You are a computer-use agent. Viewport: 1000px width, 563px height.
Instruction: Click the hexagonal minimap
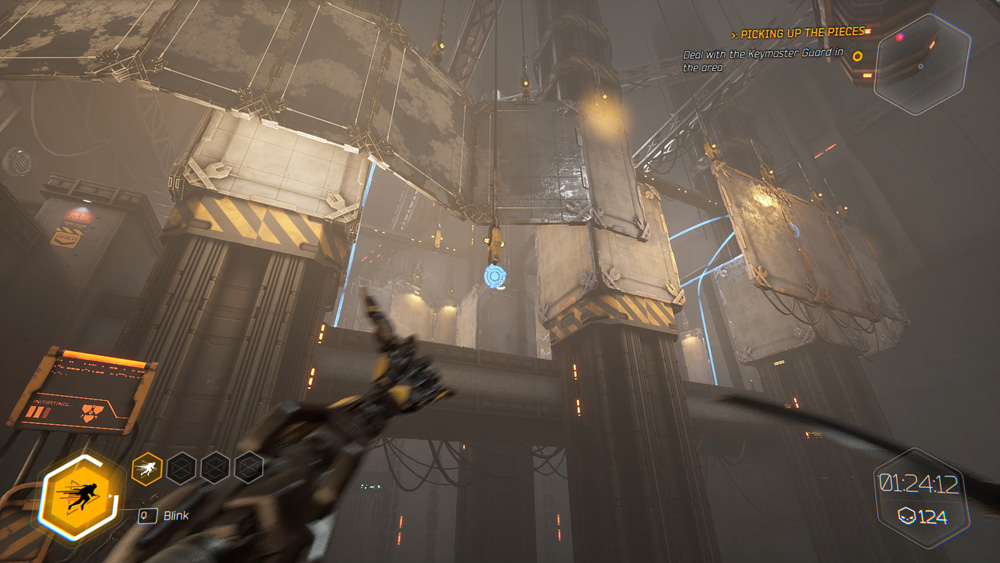click(x=921, y=63)
